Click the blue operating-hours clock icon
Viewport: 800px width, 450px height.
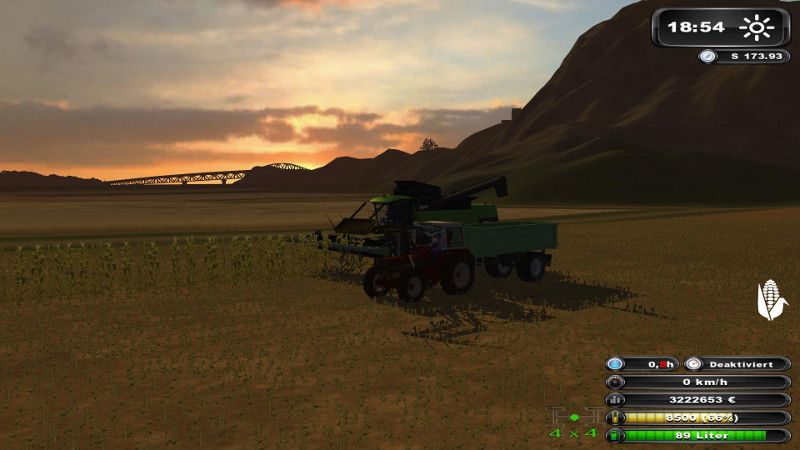tap(616, 364)
